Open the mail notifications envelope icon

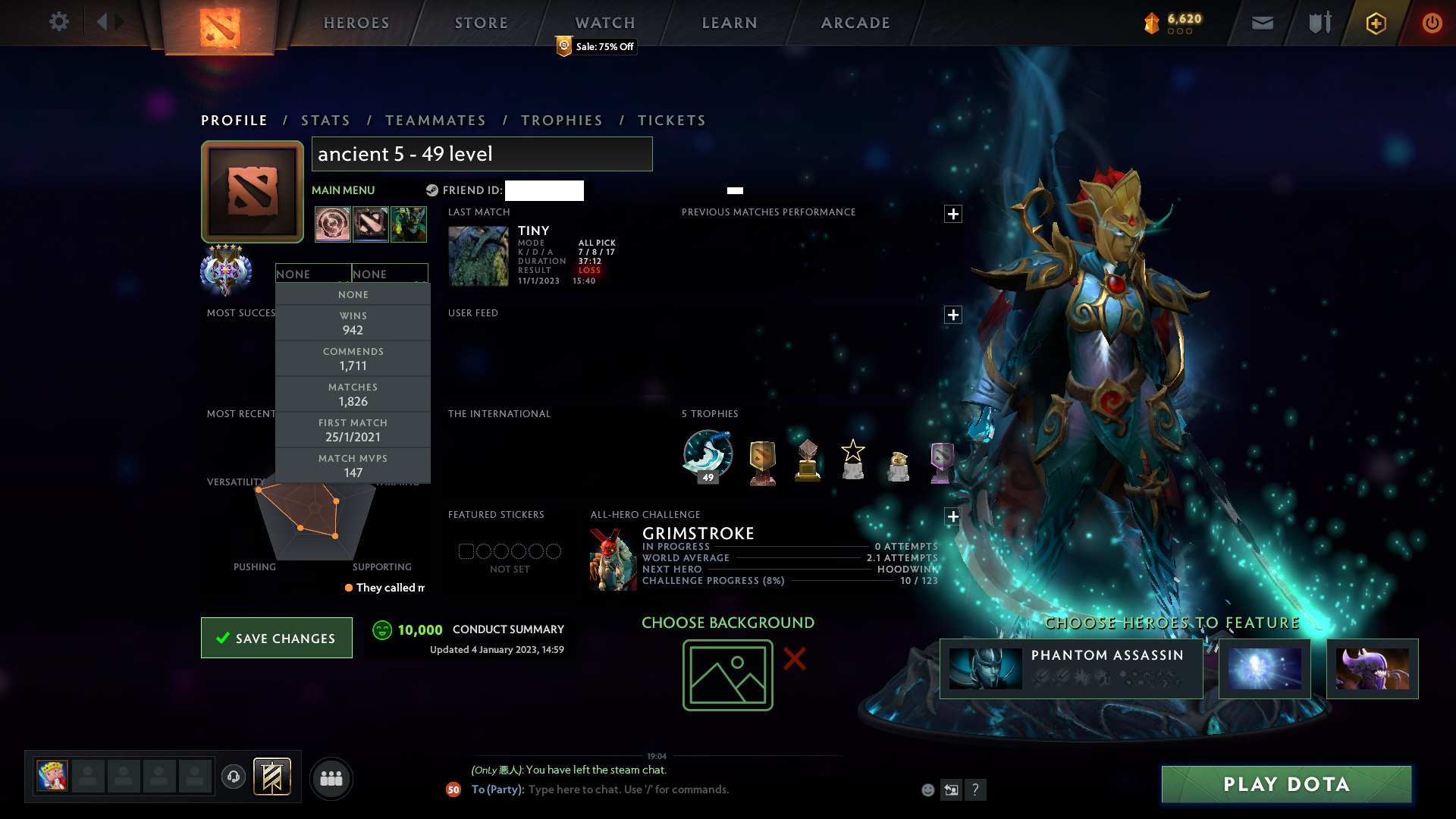(1261, 23)
